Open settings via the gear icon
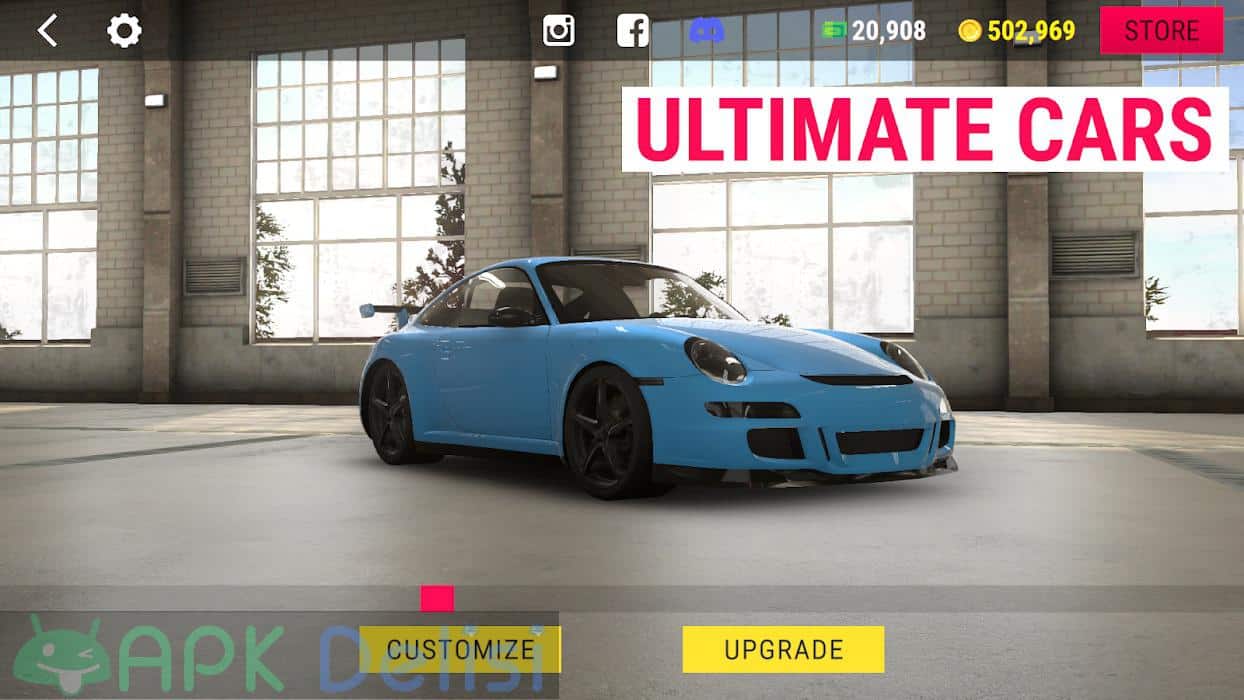1244x700 pixels. pyautogui.click(x=124, y=31)
